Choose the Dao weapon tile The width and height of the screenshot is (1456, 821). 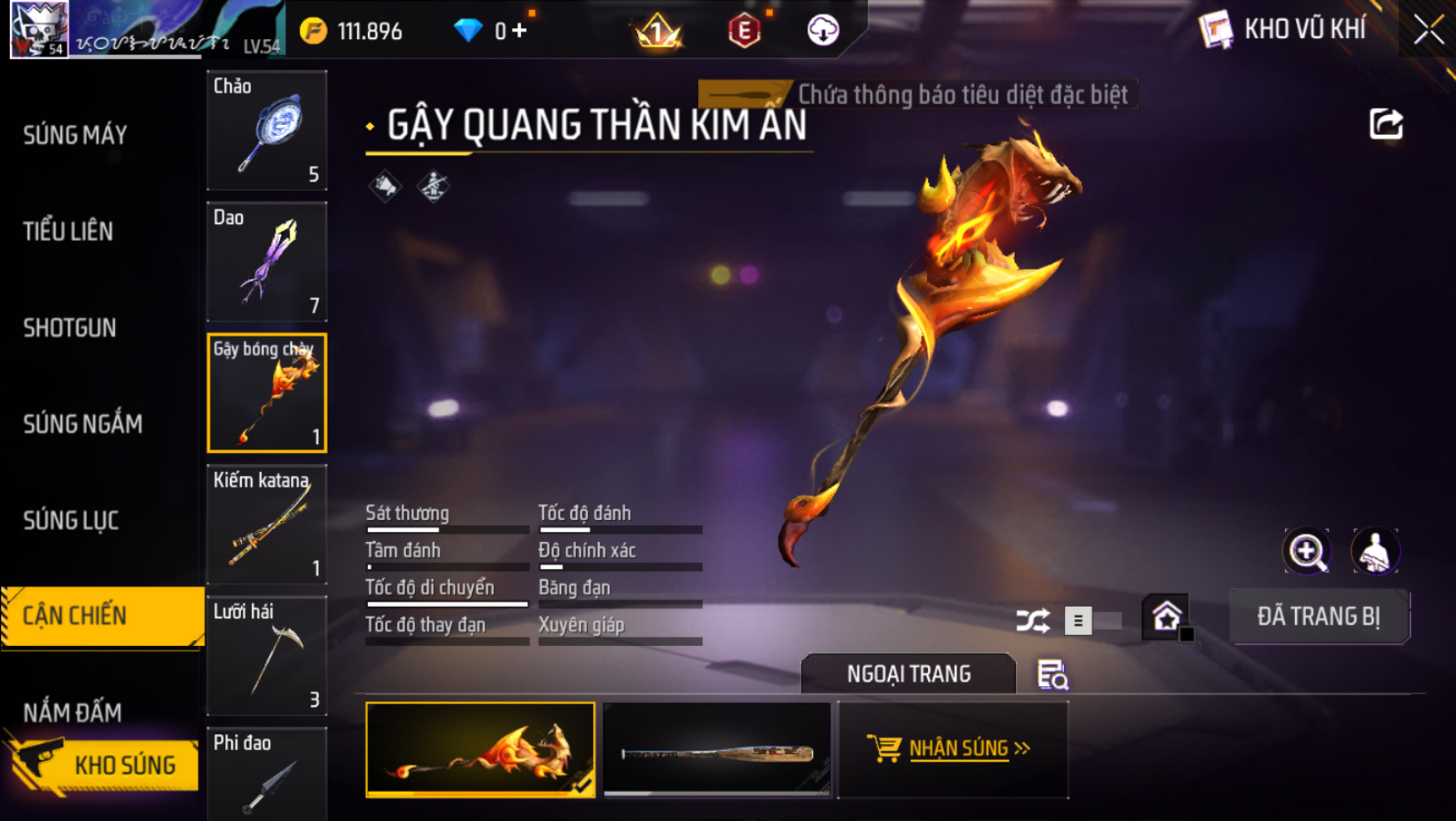tap(267, 262)
